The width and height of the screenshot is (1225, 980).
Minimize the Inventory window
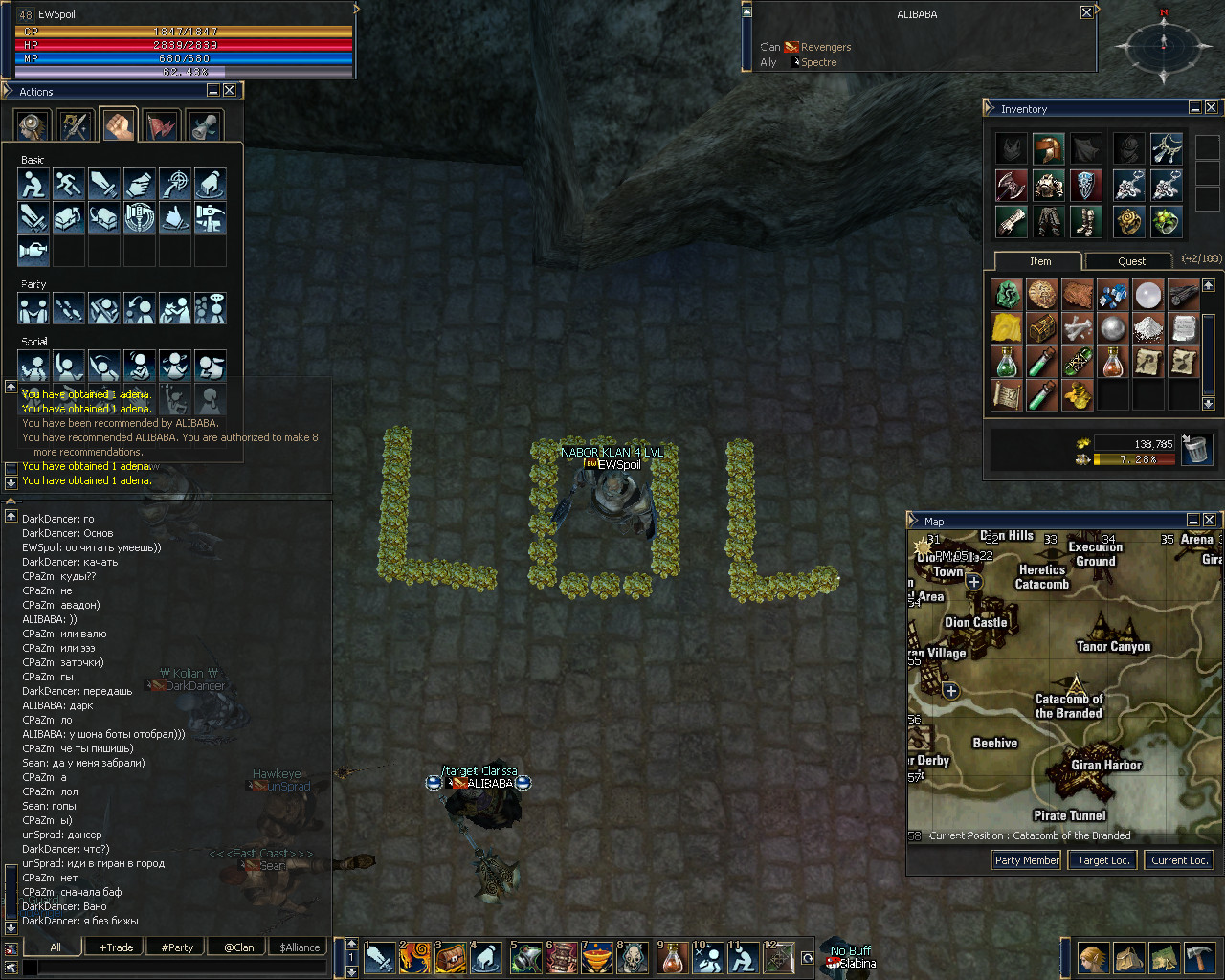click(x=1195, y=108)
